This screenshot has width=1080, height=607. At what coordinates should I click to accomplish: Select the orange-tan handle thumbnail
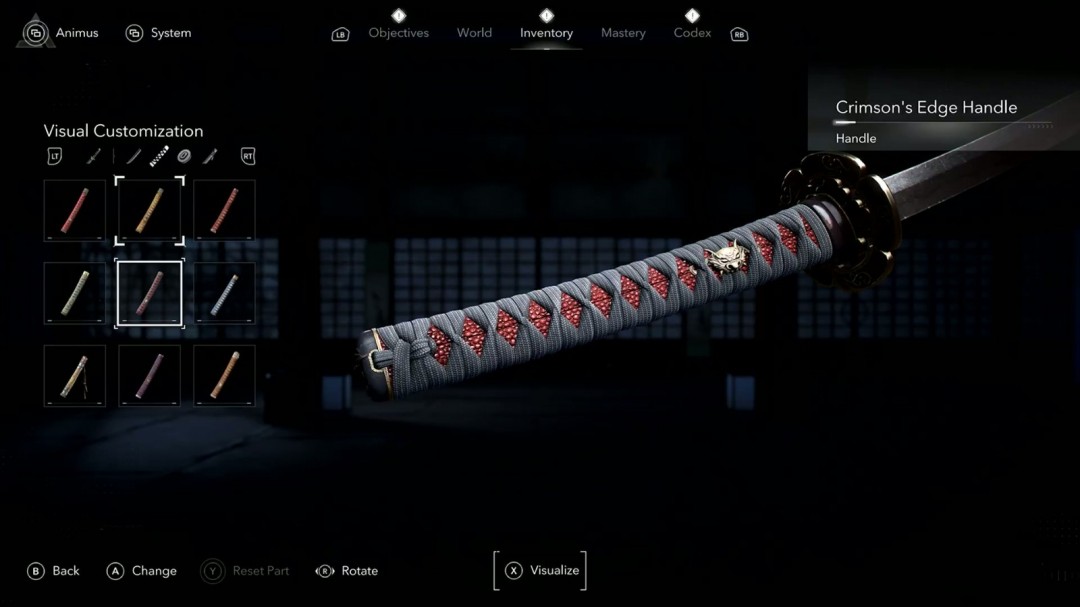(x=224, y=375)
